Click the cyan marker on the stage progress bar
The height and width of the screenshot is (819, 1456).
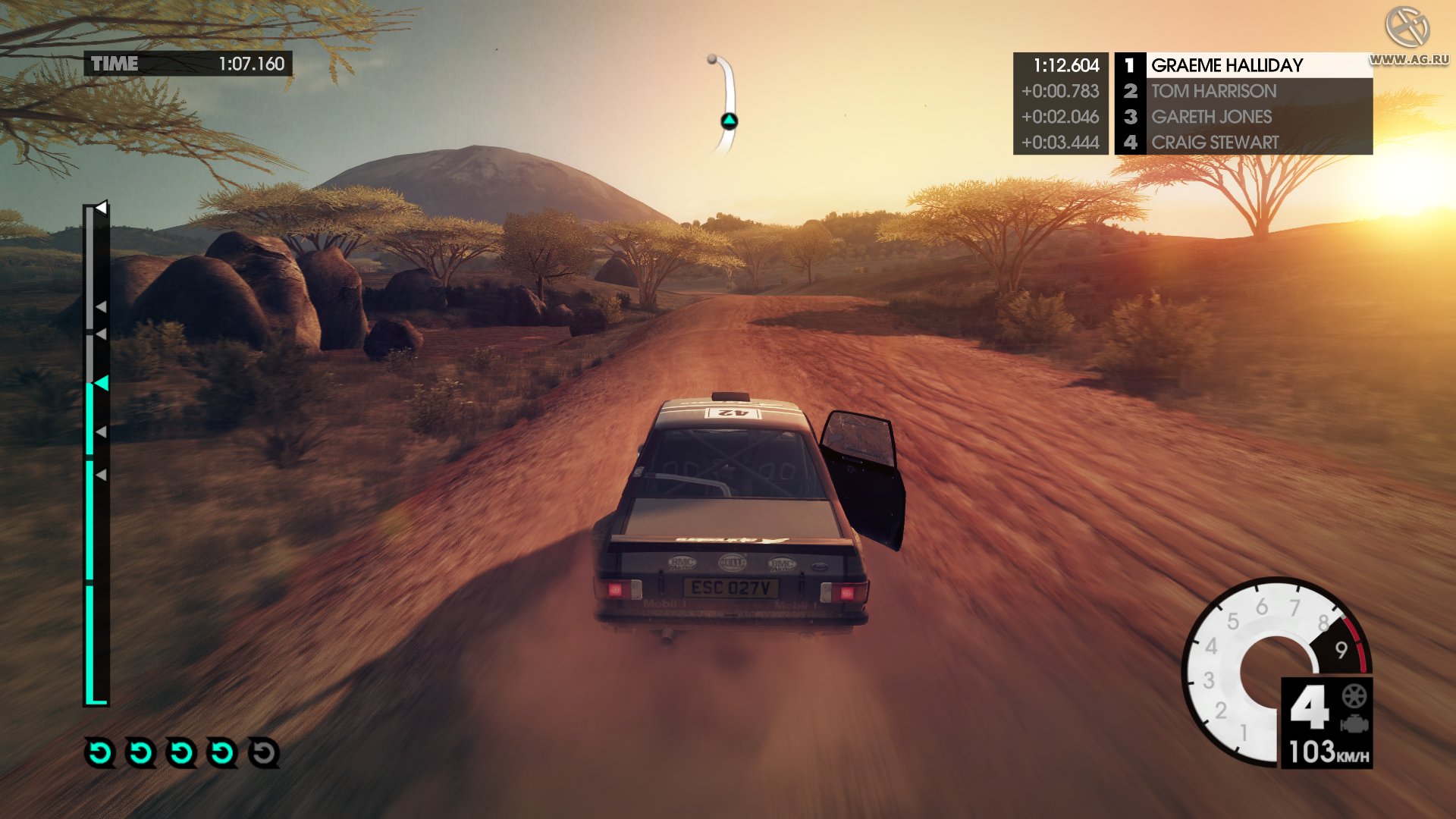click(x=101, y=384)
